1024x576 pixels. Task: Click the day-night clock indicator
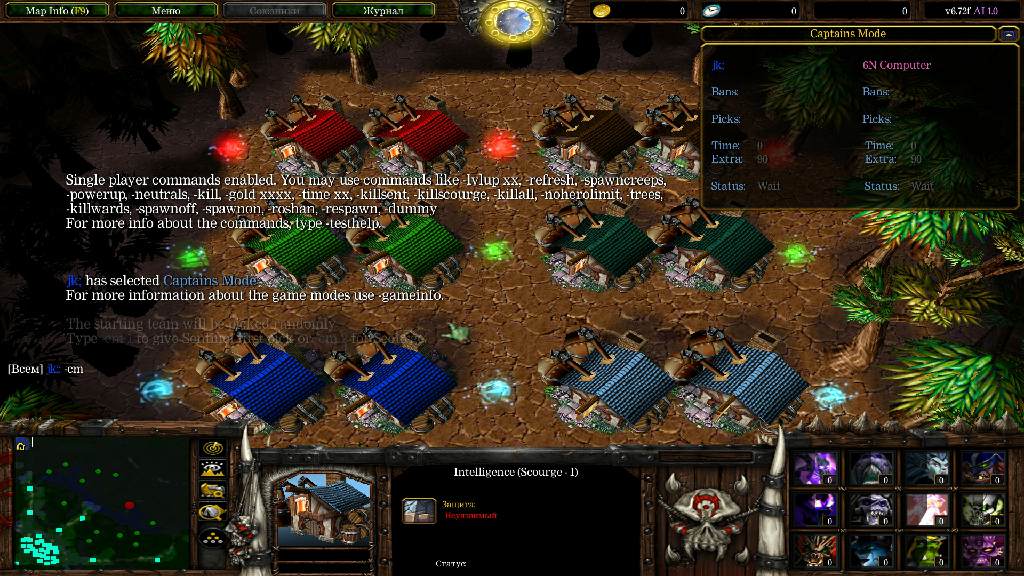[511, 21]
